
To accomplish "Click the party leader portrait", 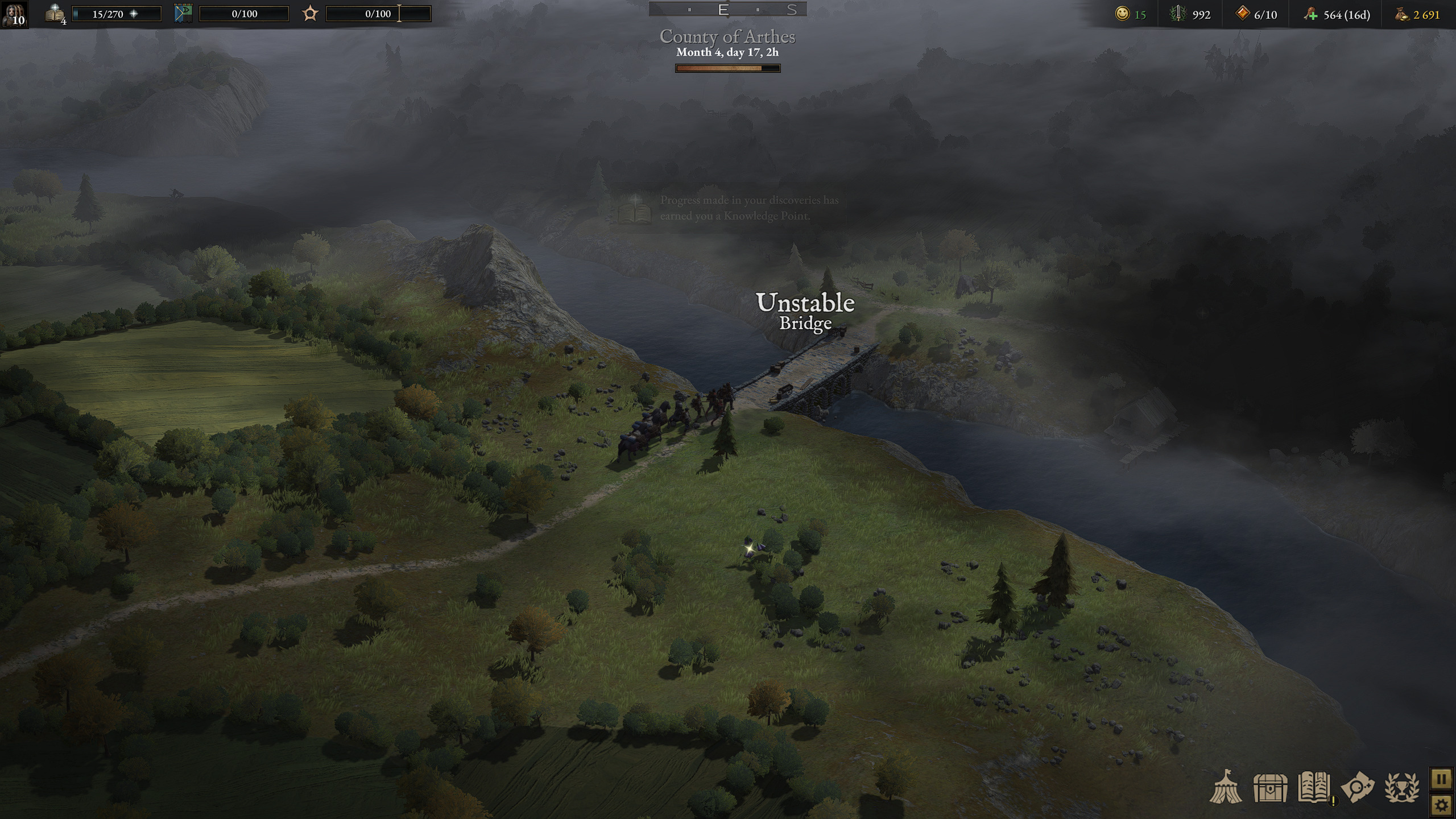I will pos(14,16).
